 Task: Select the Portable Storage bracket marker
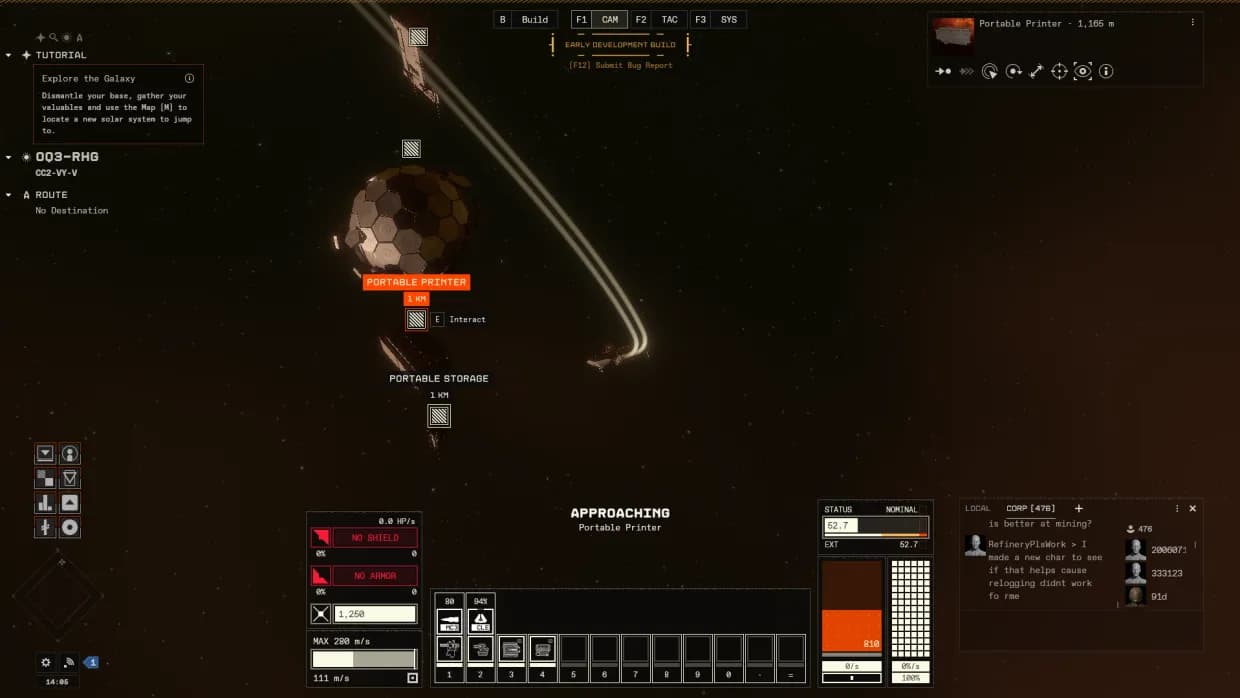click(439, 415)
